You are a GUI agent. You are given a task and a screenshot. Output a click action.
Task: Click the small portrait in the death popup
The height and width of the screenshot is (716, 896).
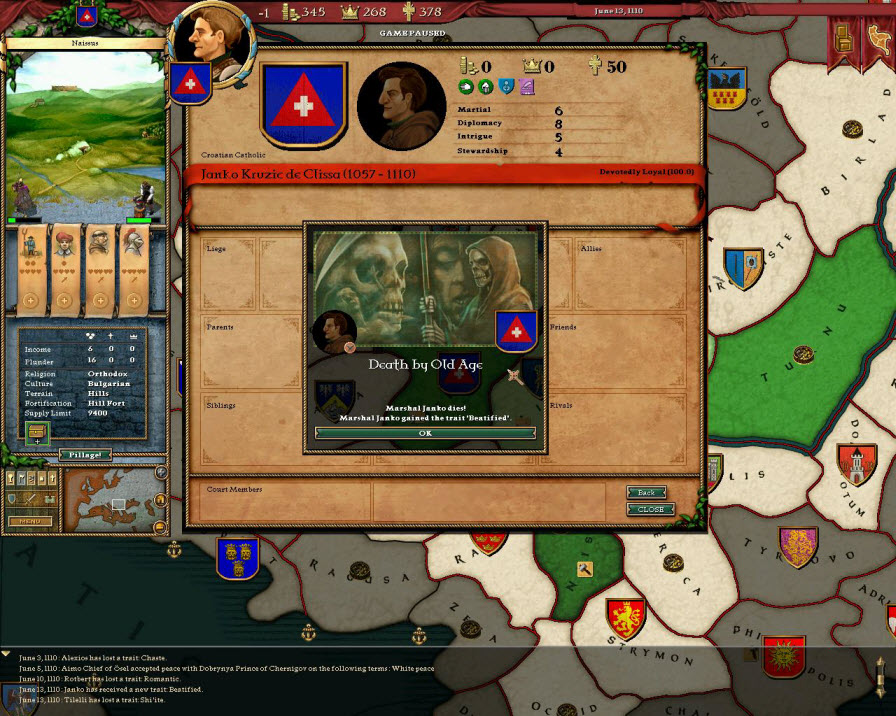click(335, 331)
